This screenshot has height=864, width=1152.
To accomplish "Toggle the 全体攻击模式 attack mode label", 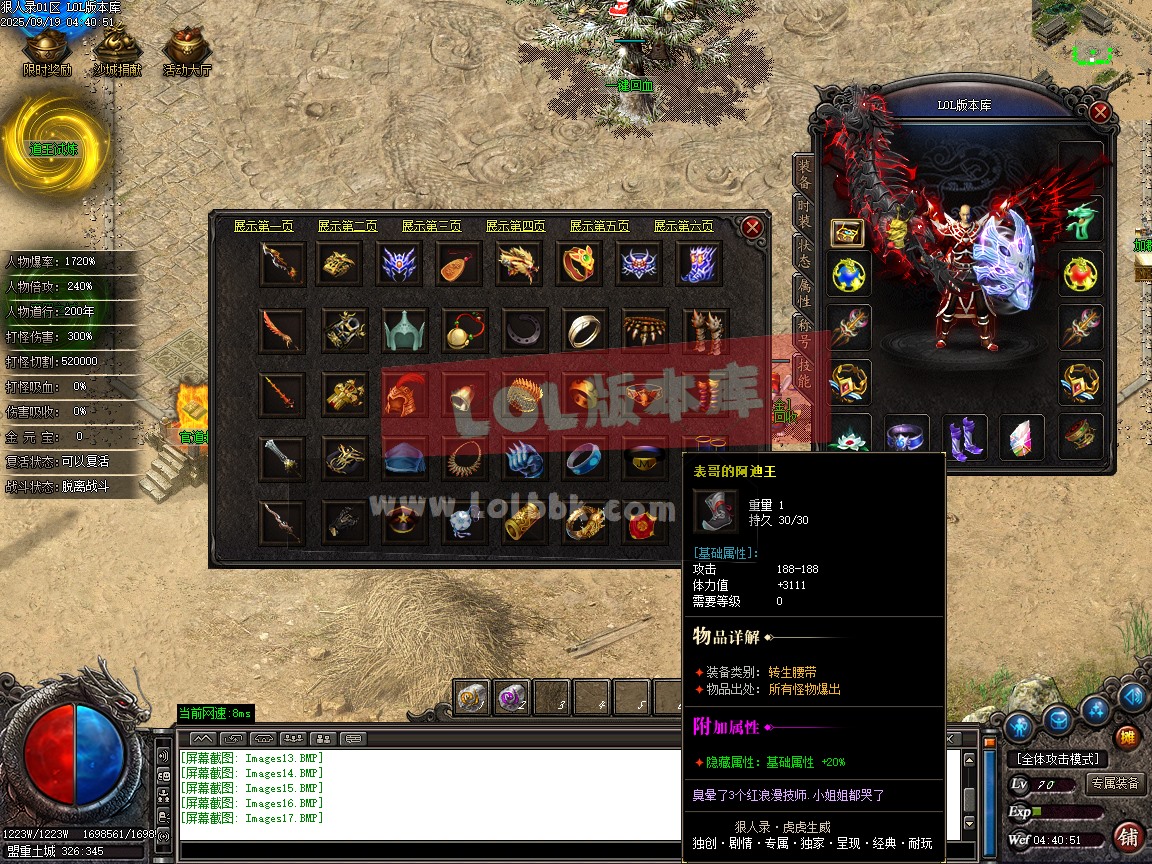I will tap(1056, 760).
